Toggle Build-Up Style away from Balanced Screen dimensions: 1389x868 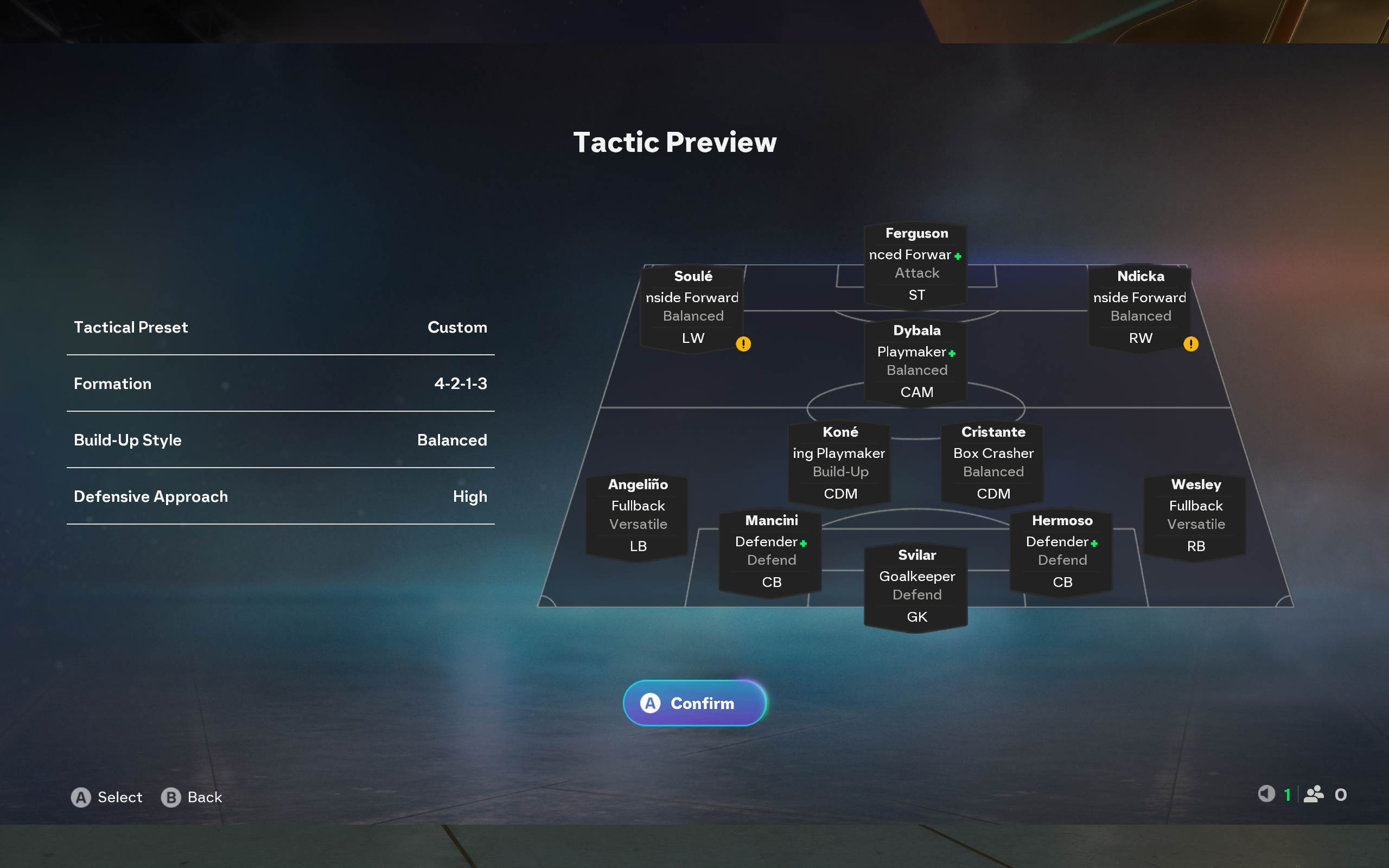[x=281, y=441]
